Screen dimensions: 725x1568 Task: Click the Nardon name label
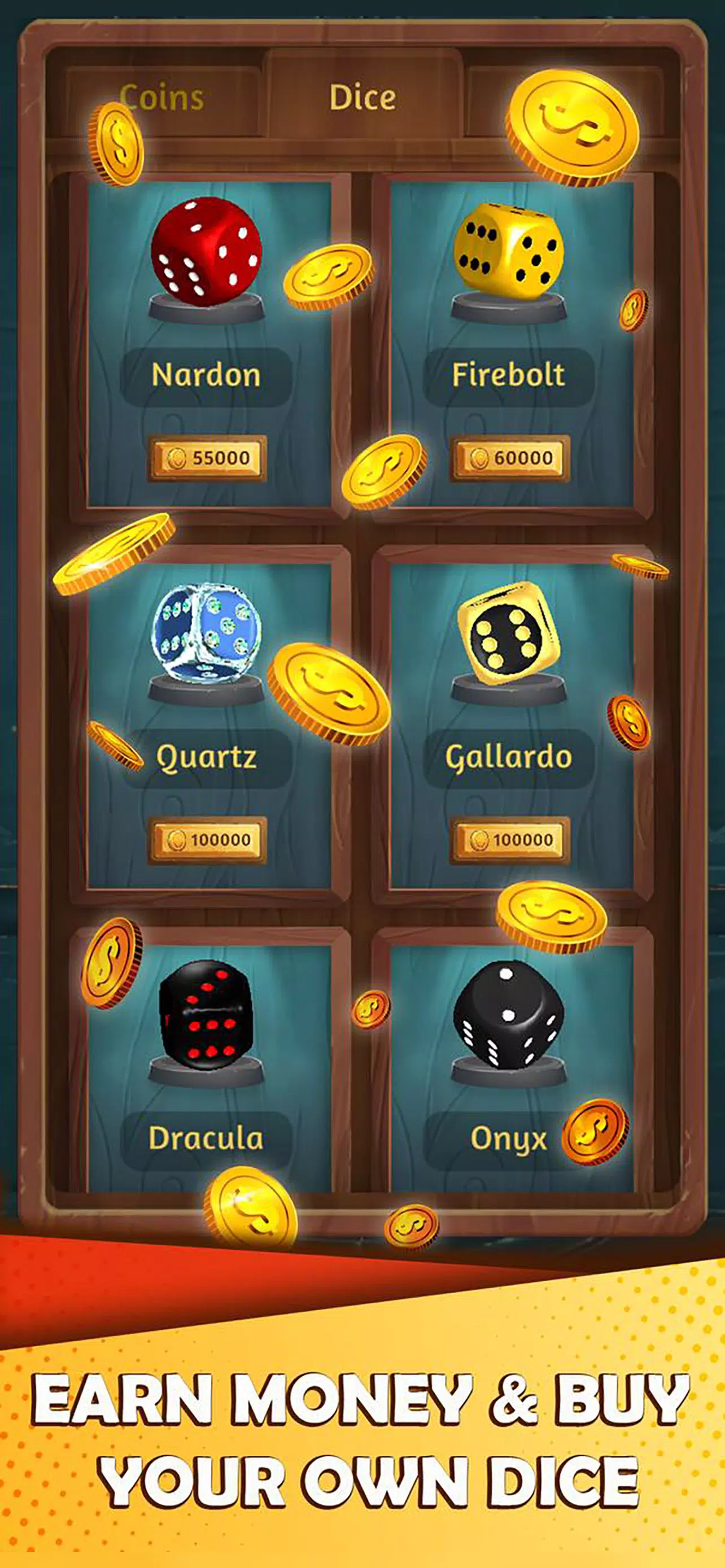pyautogui.click(x=207, y=375)
